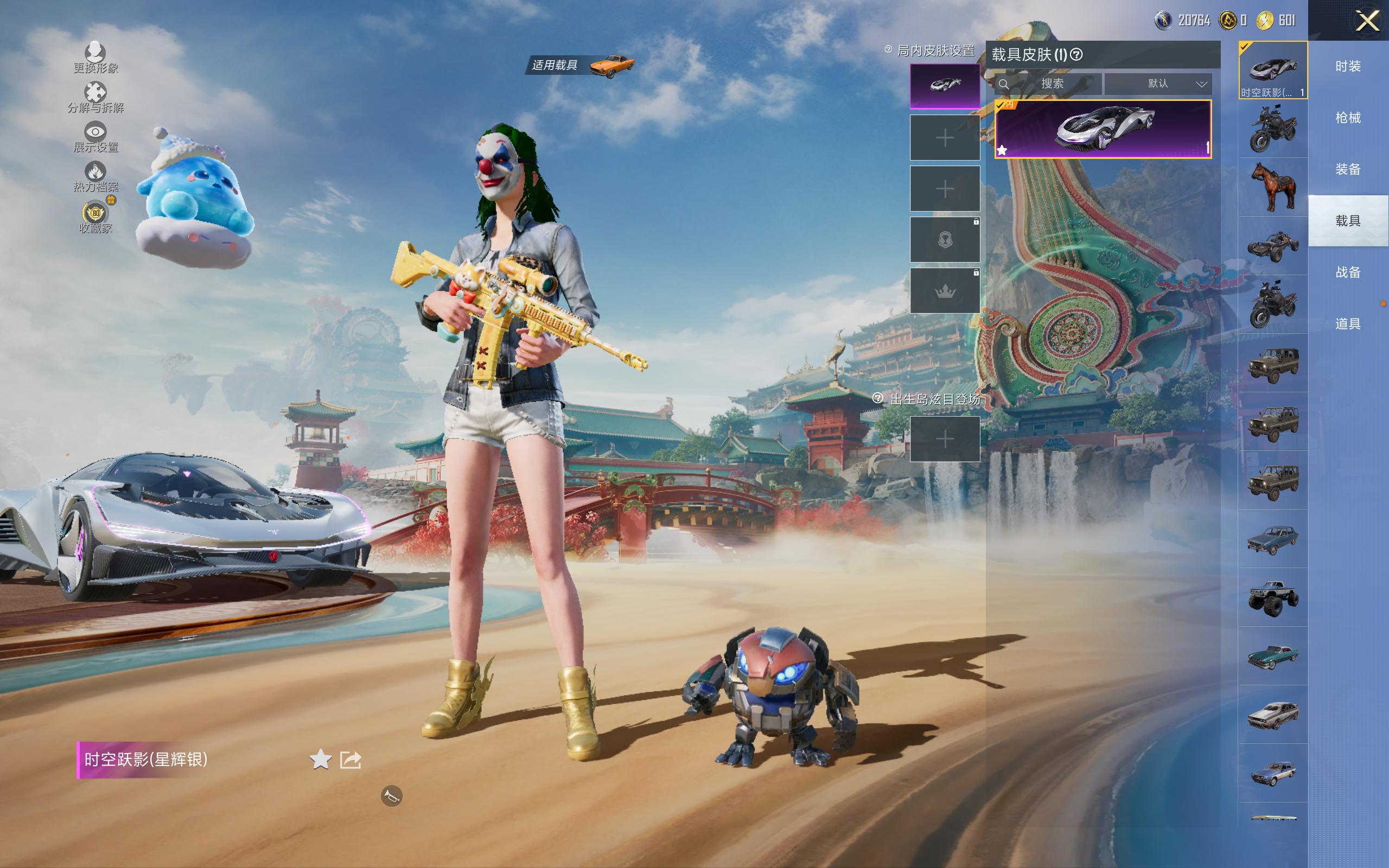Switch to the 时装 outfits tab

click(1347, 67)
